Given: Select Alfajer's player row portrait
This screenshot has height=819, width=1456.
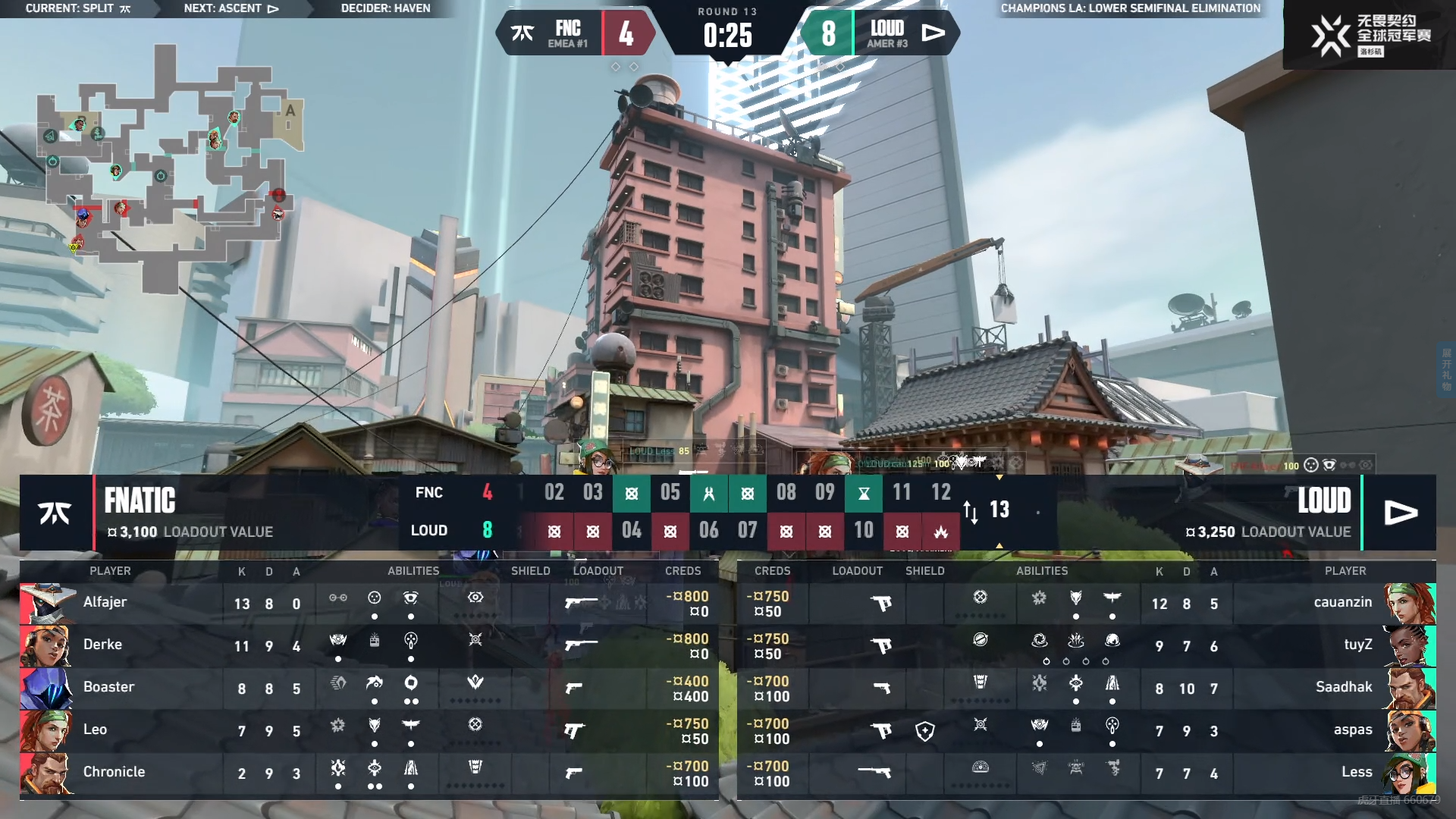Looking at the screenshot, I should tap(46, 604).
